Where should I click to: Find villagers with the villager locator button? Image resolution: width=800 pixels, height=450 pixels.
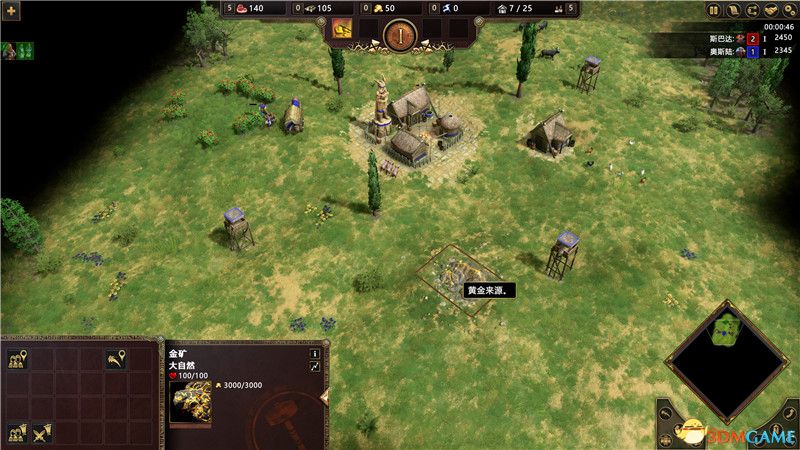pos(17,359)
